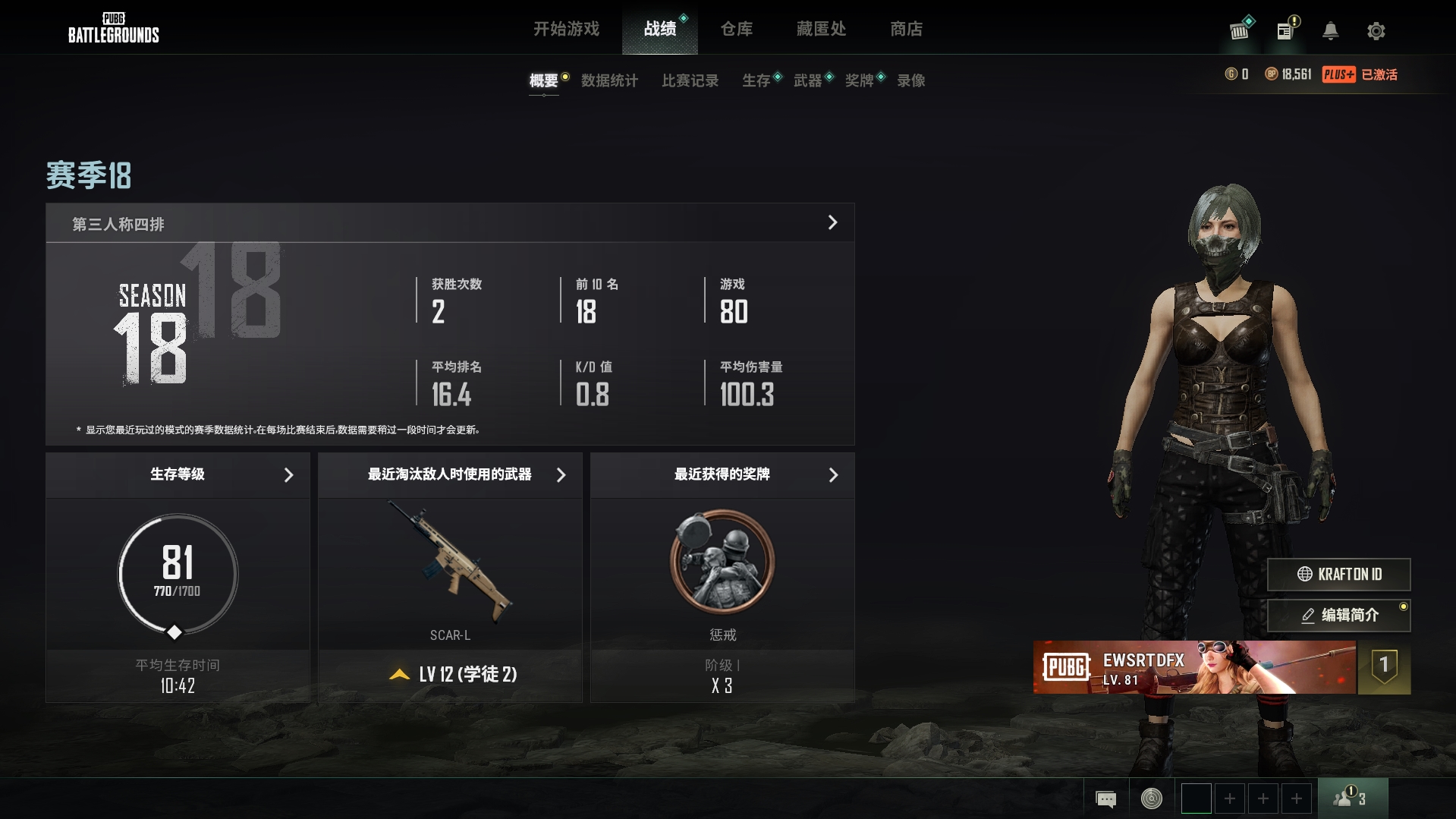Image resolution: width=1456 pixels, height=819 pixels.
Task: Click an empty teammate invite plus slot
Action: point(1229,799)
